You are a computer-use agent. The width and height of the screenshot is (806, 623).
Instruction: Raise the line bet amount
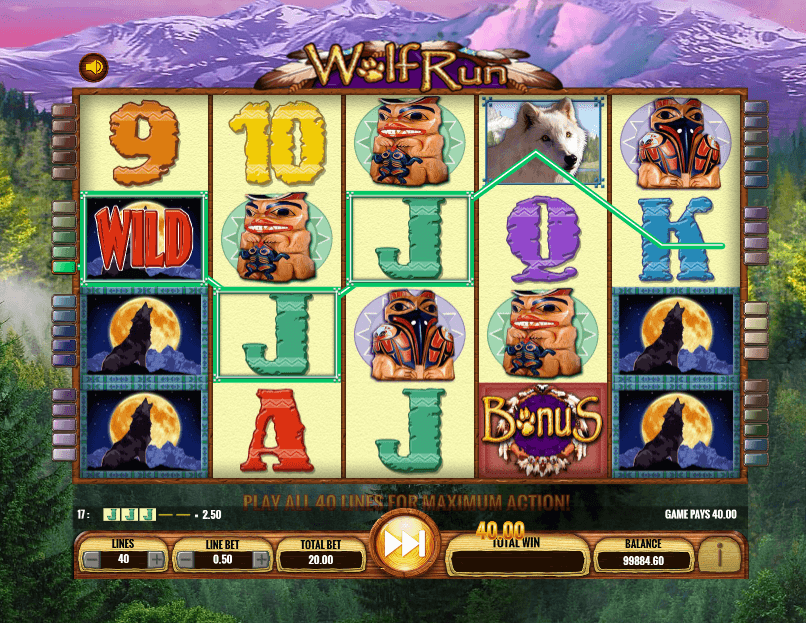[x=260, y=560]
